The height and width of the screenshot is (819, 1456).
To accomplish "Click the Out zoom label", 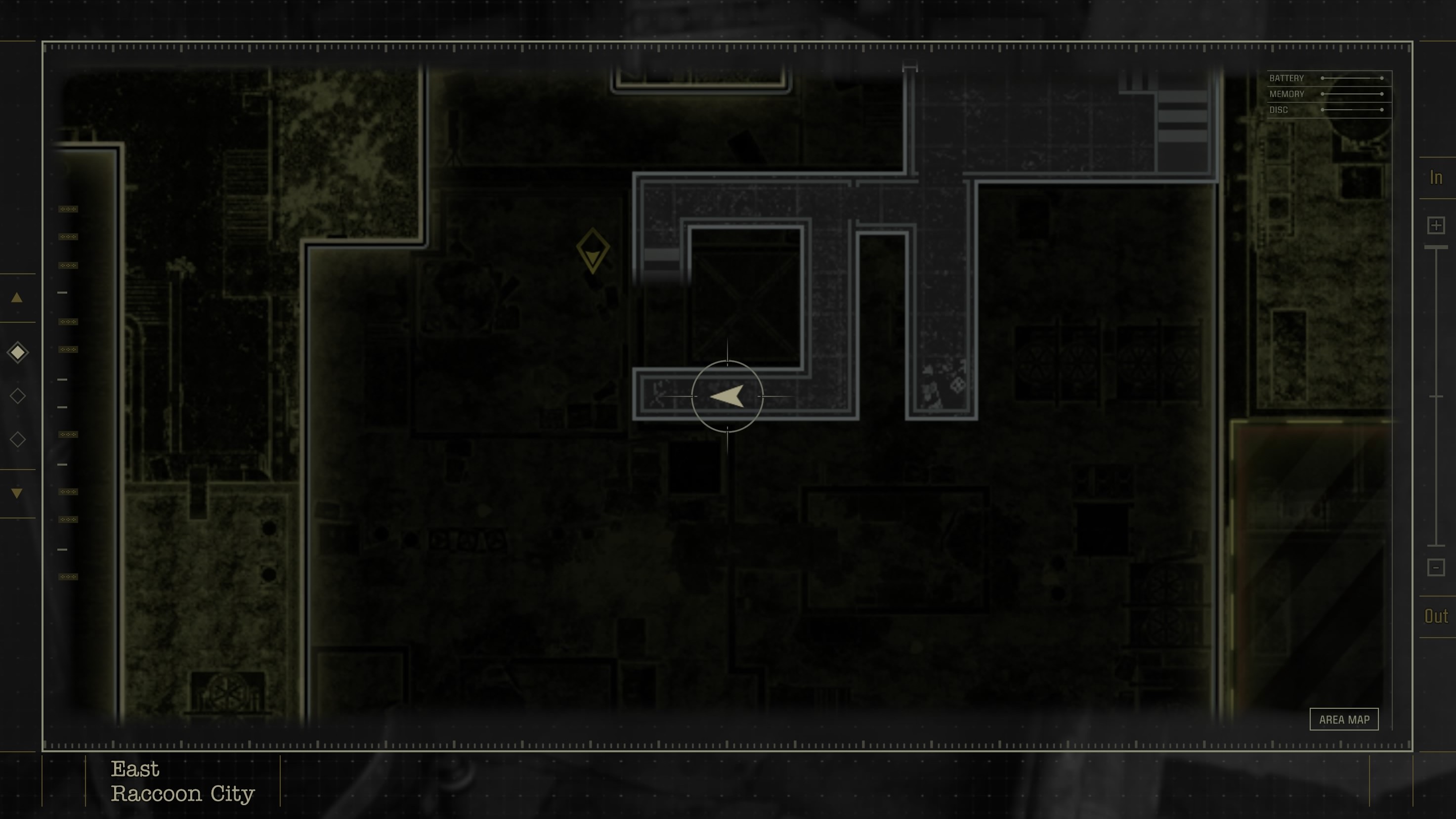I will coord(1436,616).
